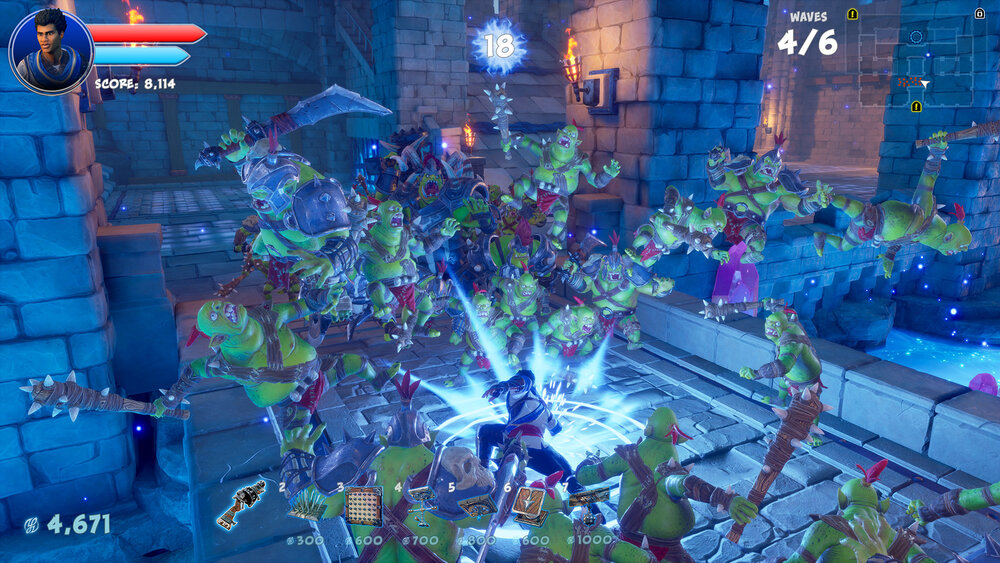Select the arrow wall trap costing 600

363,505
